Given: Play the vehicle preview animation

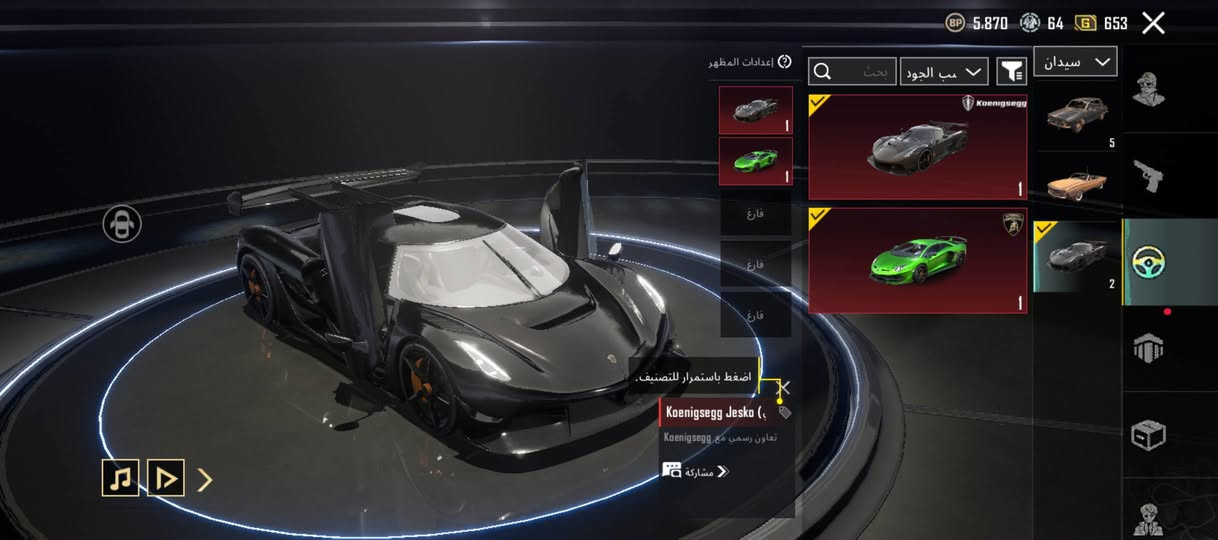Looking at the screenshot, I should (166, 479).
